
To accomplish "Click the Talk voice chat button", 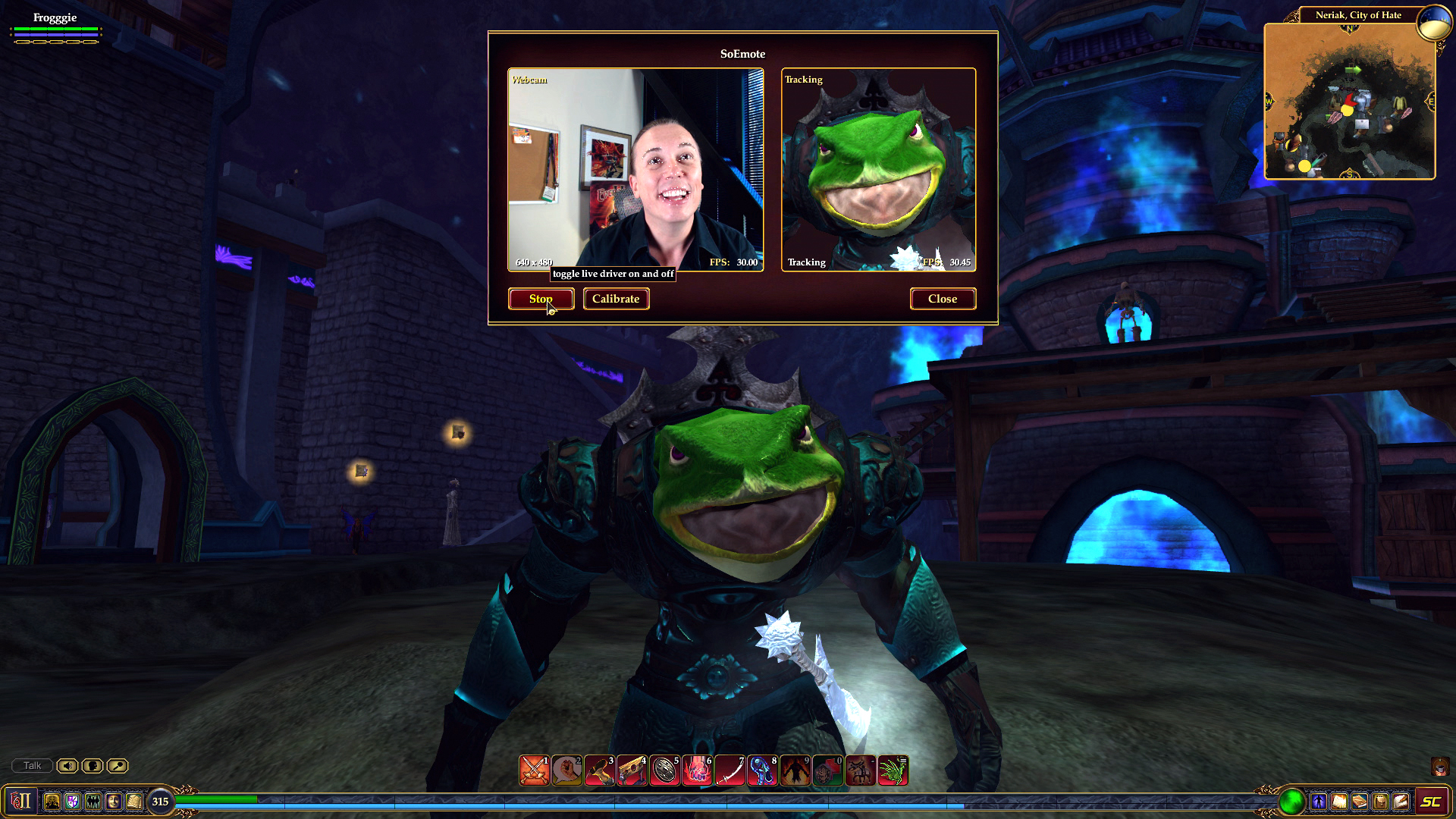I will (x=32, y=766).
